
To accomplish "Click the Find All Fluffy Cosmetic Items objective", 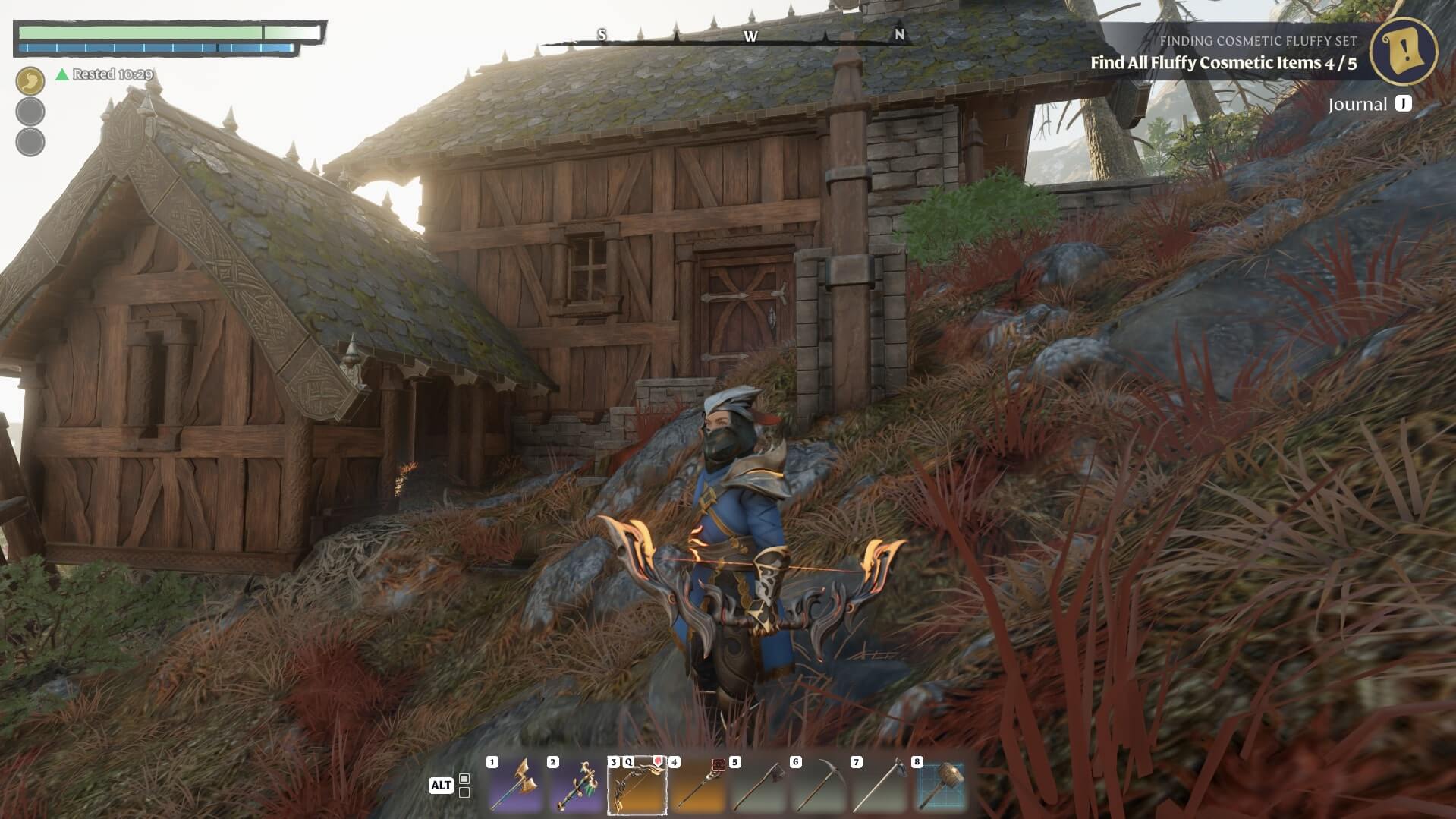I will point(1223,63).
